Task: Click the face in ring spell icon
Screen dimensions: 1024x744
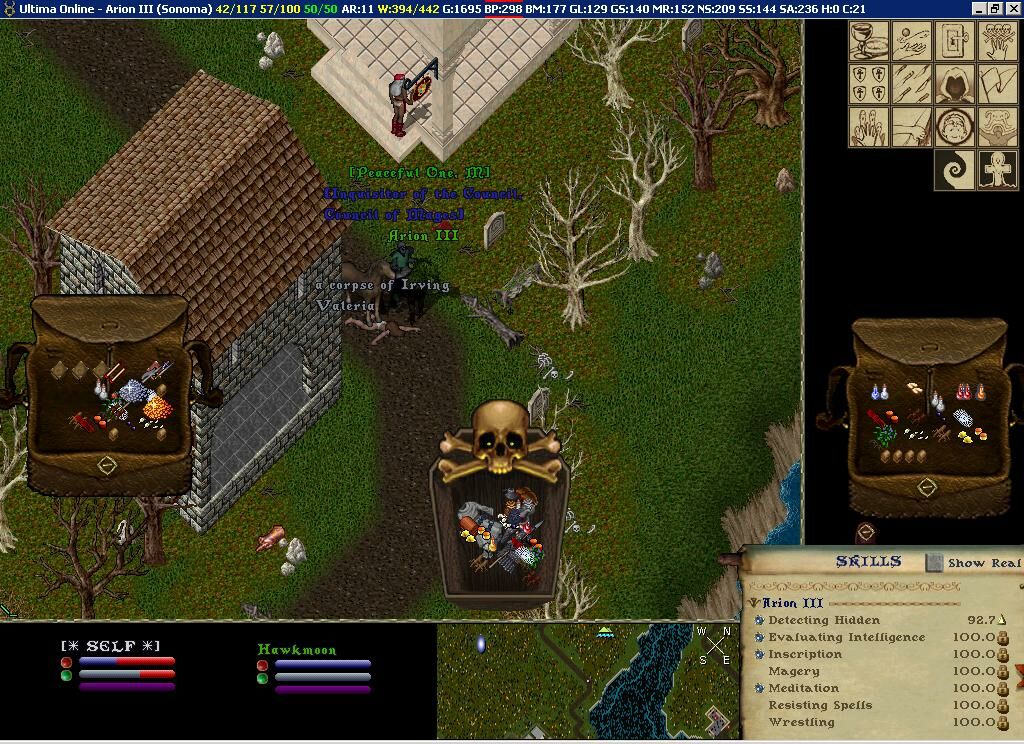Action: (954, 127)
